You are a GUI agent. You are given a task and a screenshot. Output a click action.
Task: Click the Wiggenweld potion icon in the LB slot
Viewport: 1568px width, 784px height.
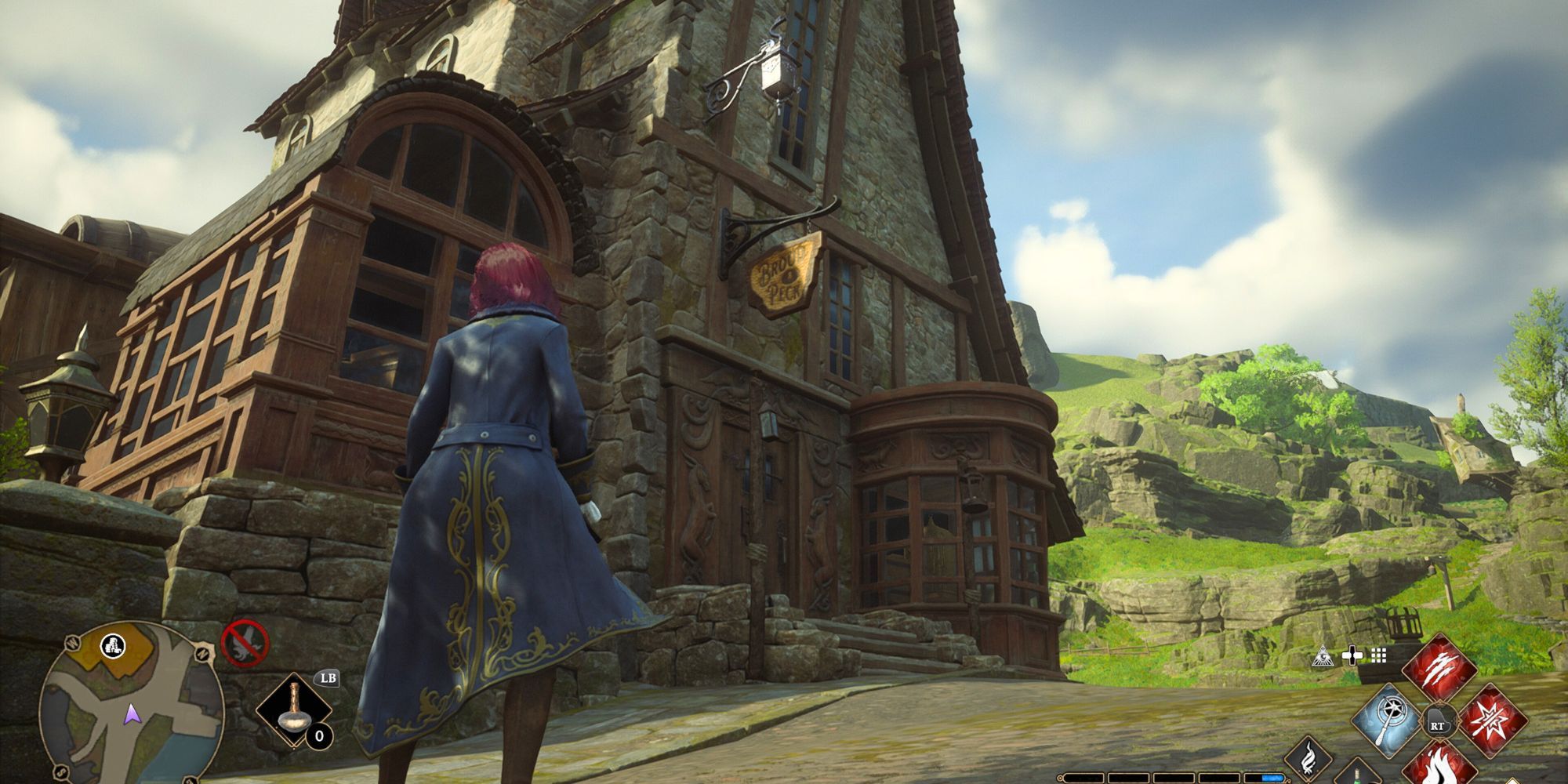(296, 710)
